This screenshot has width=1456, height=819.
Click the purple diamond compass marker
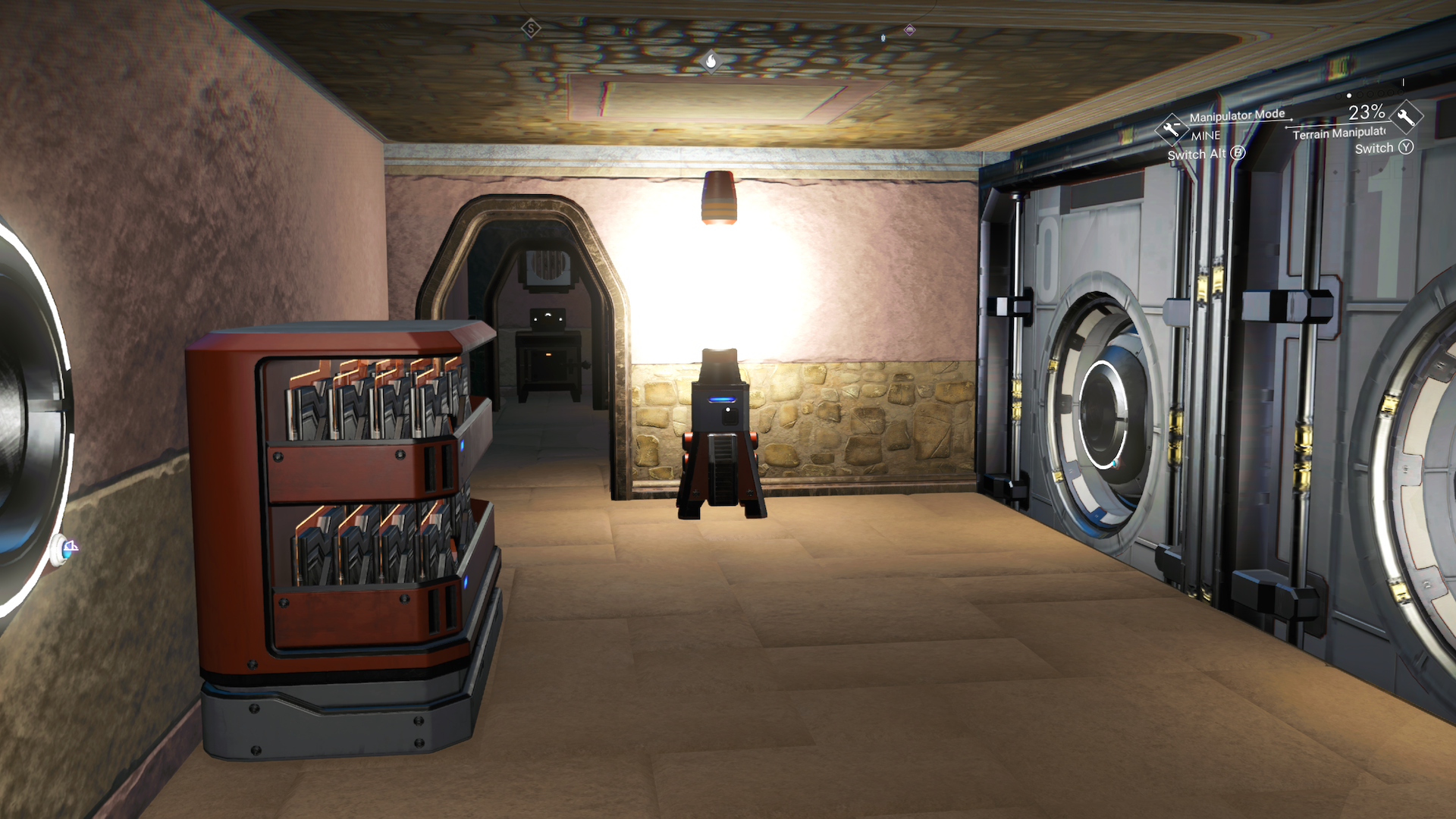pyautogui.click(x=909, y=30)
